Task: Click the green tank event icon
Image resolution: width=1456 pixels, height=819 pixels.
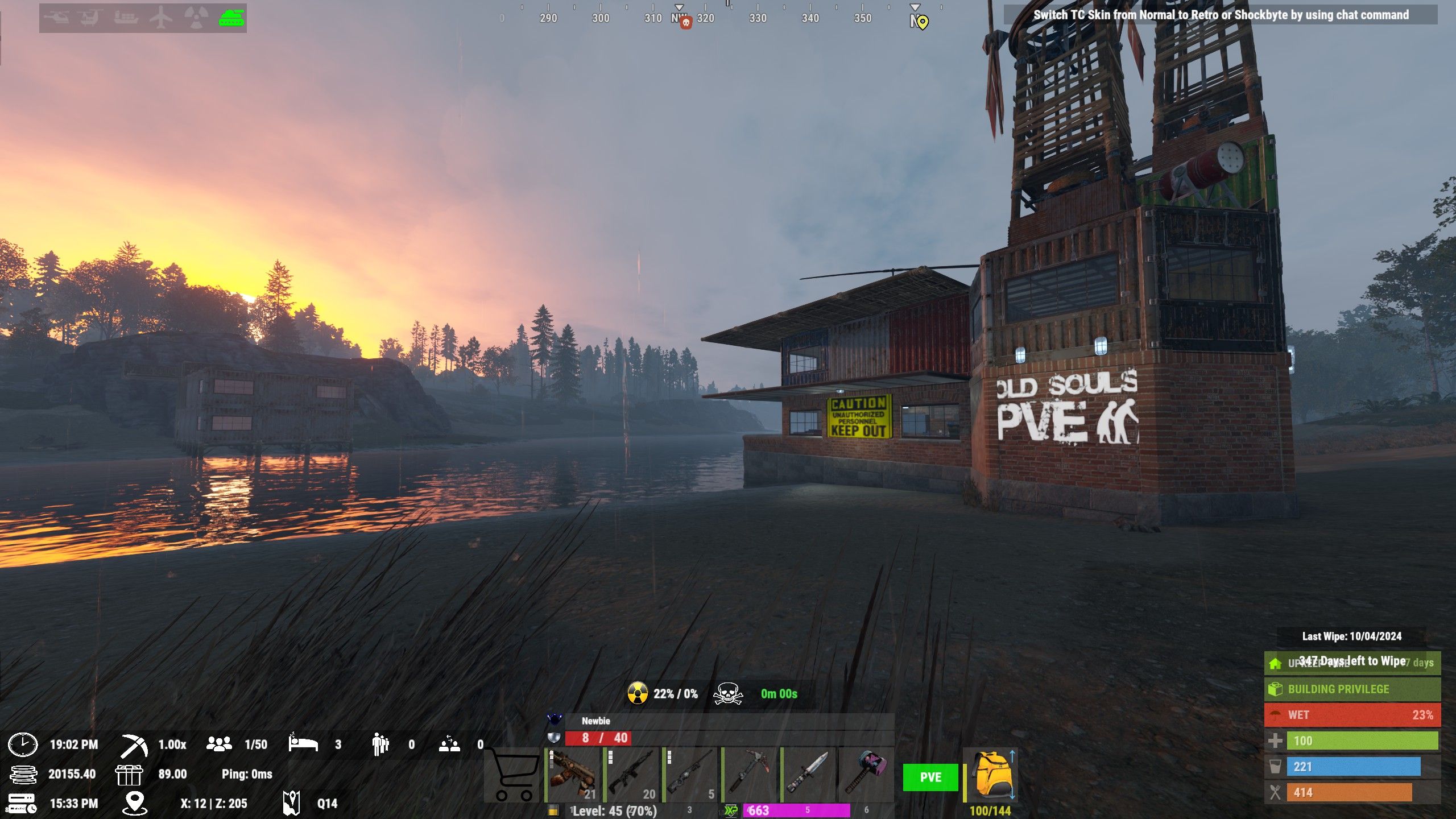Action: coord(231,18)
